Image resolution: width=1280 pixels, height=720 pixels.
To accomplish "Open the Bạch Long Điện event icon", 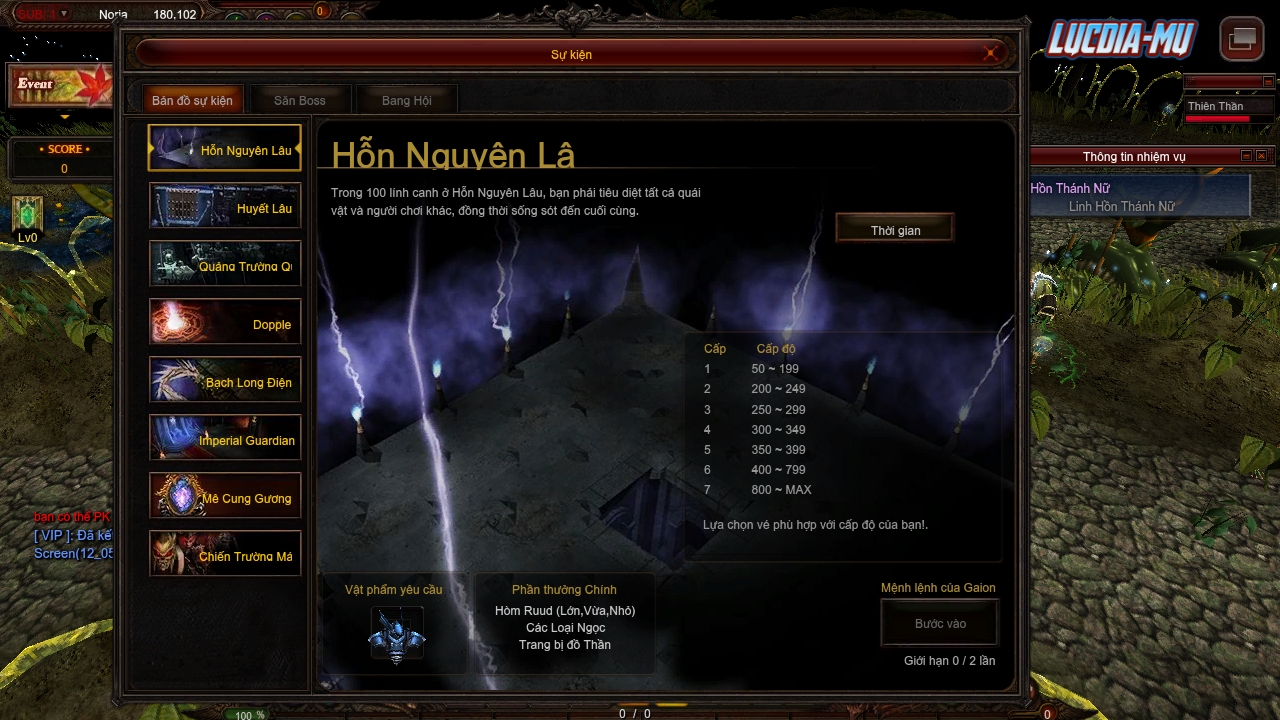I will [x=224, y=380].
